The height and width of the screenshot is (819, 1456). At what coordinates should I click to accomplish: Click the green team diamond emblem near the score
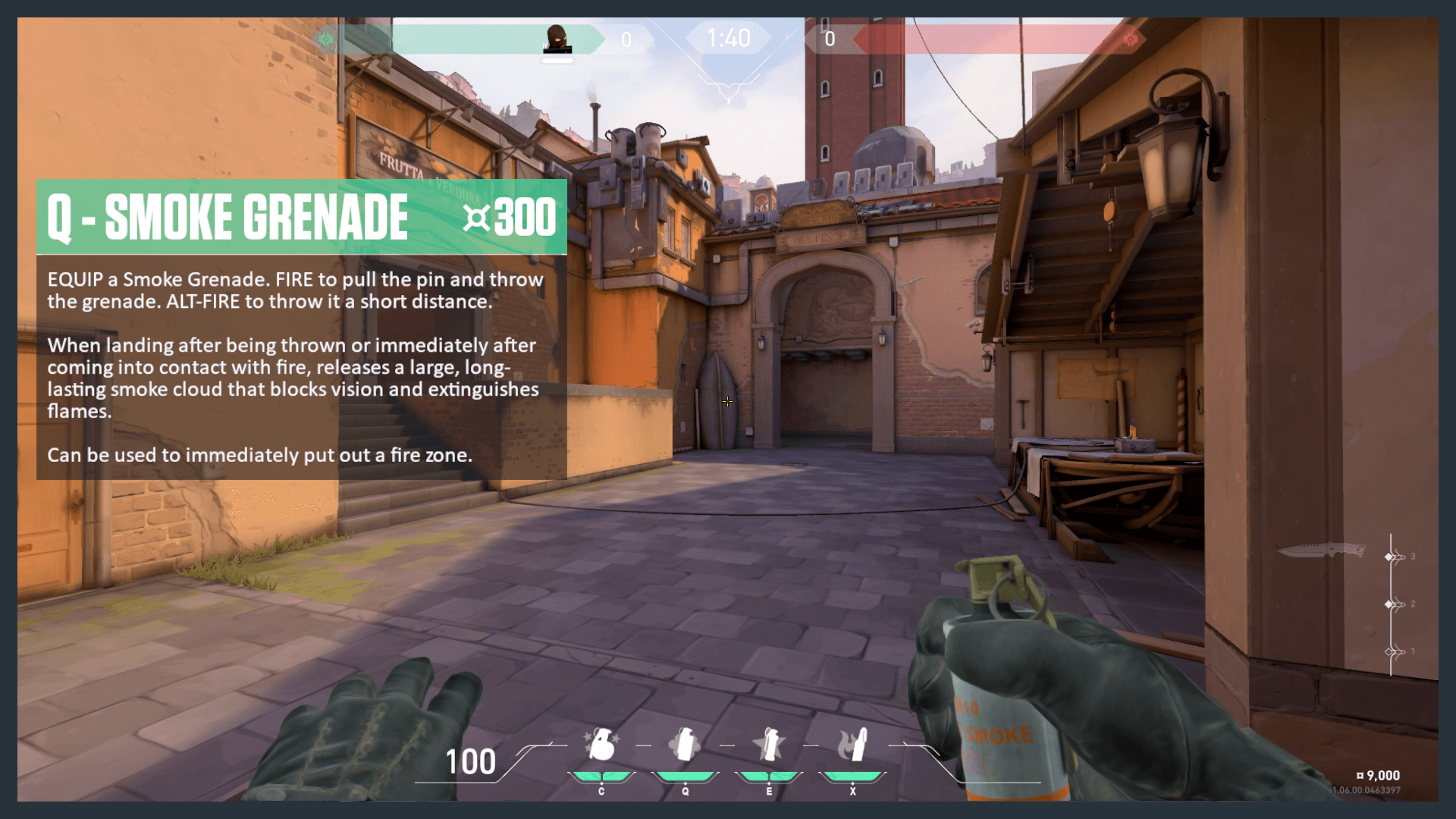click(x=326, y=39)
